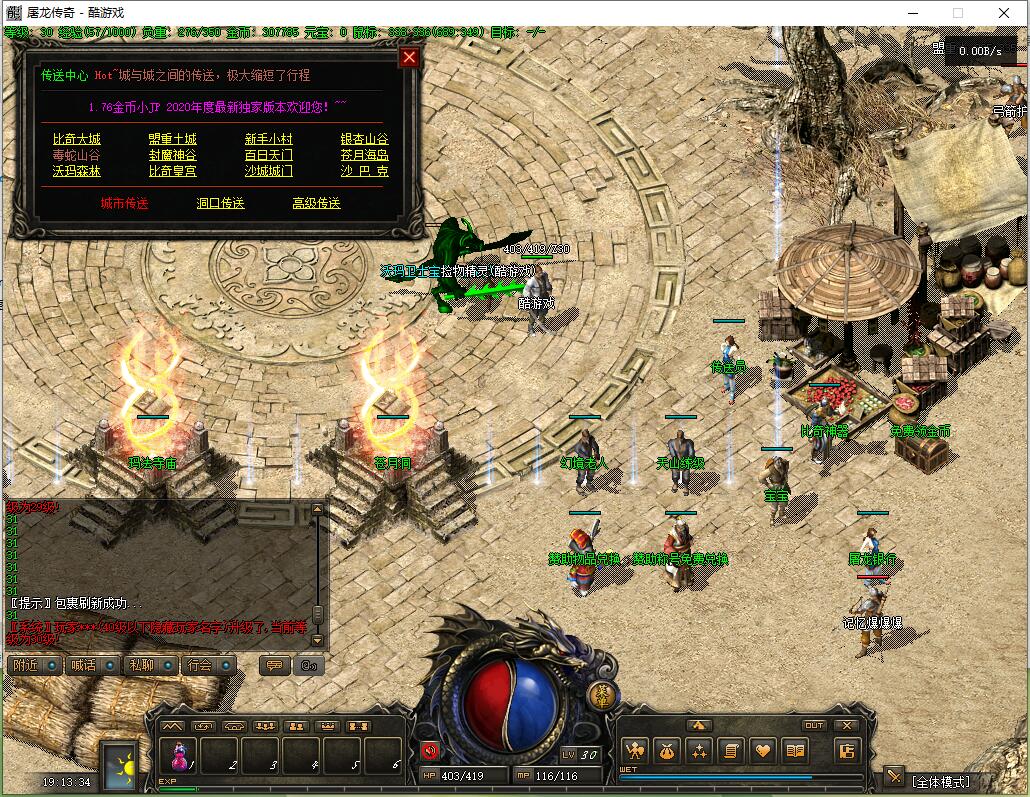Teleport to 比奇大城
Image resolution: width=1030 pixels, height=797 pixels.
pos(77,139)
